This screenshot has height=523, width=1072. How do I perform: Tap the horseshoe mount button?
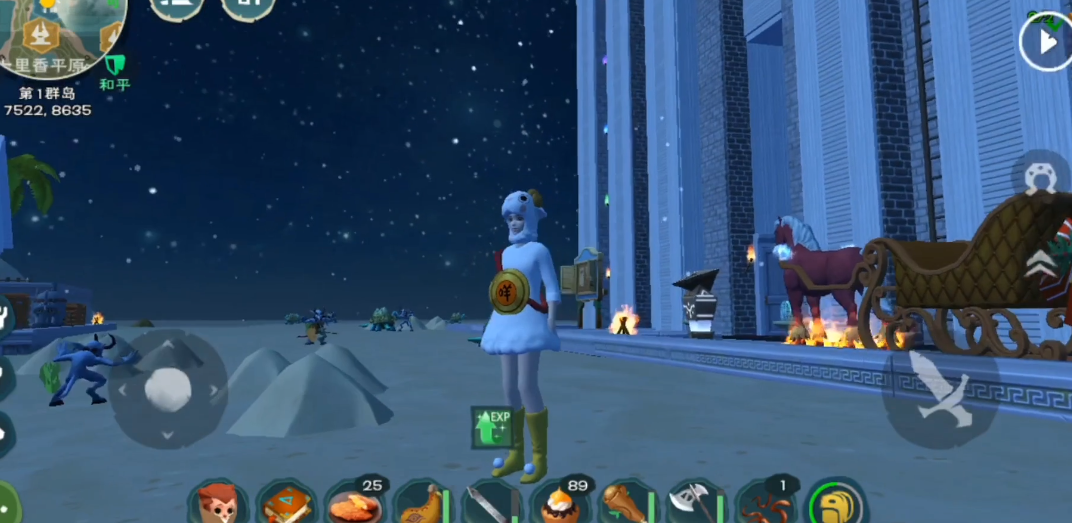click(x=1041, y=178)
